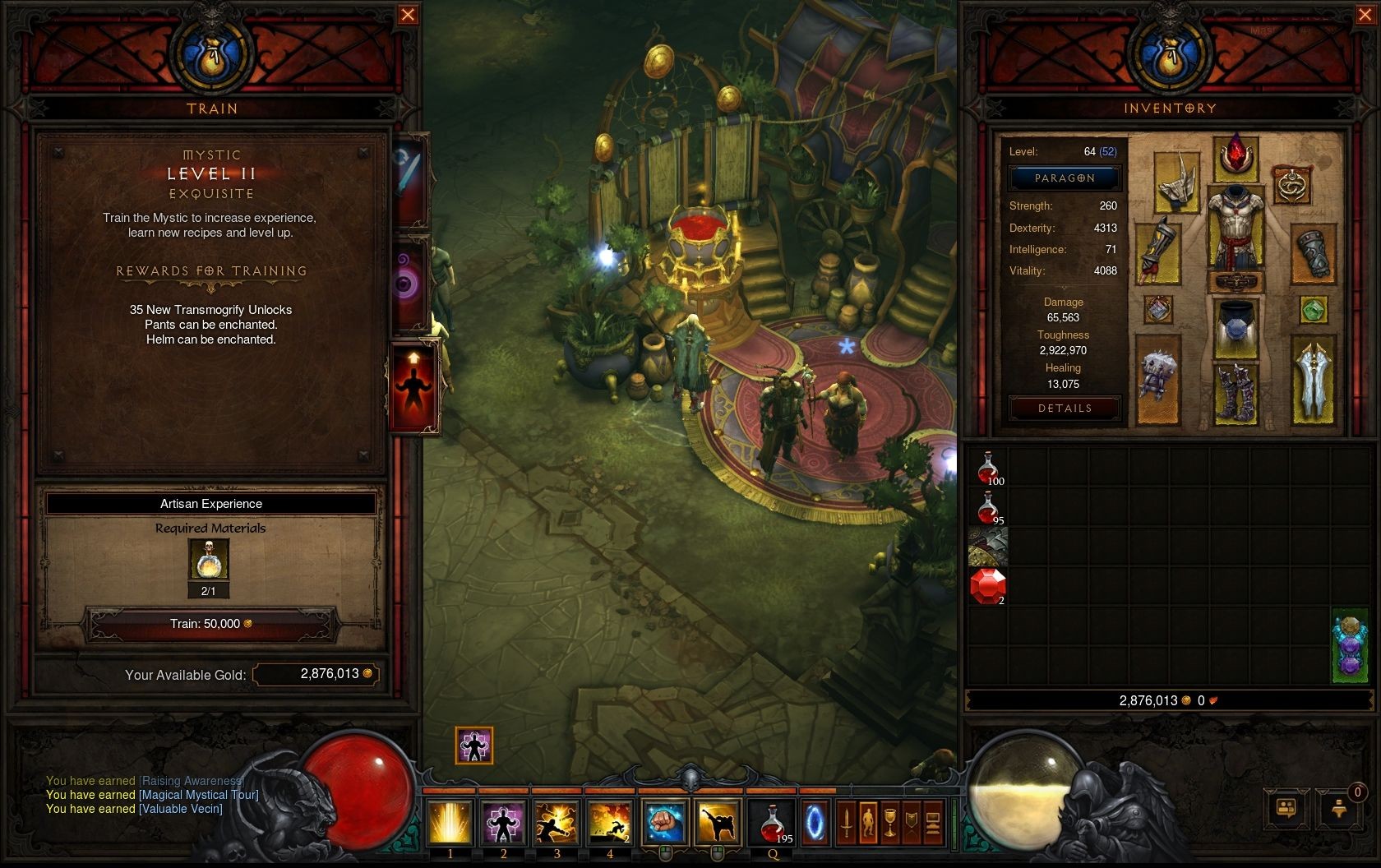Click the active buff icon above hotbar
The width and height of the screenshot is (1381, 868).
(474, 746)
